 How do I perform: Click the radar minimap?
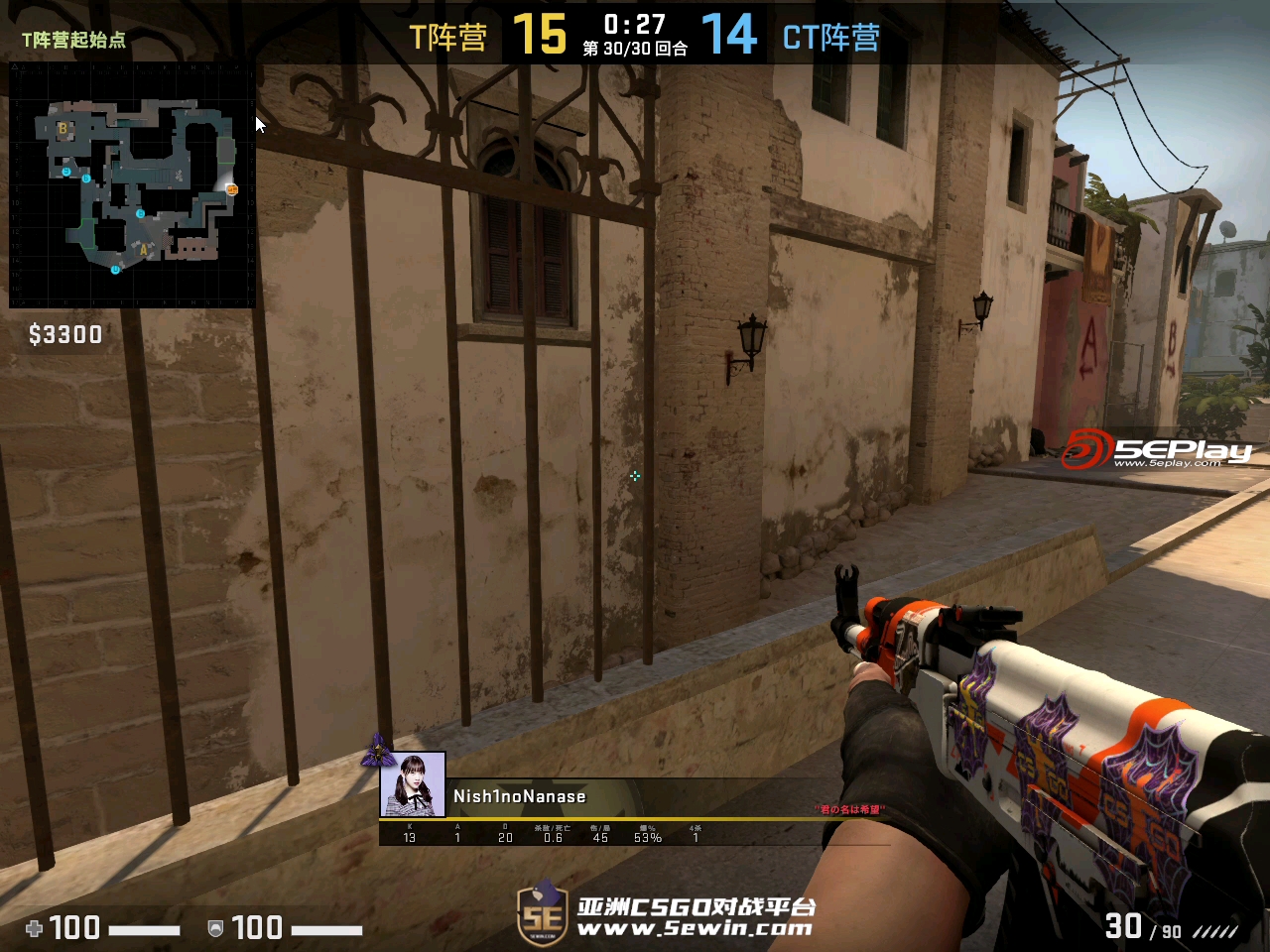[x=132, y=184]
